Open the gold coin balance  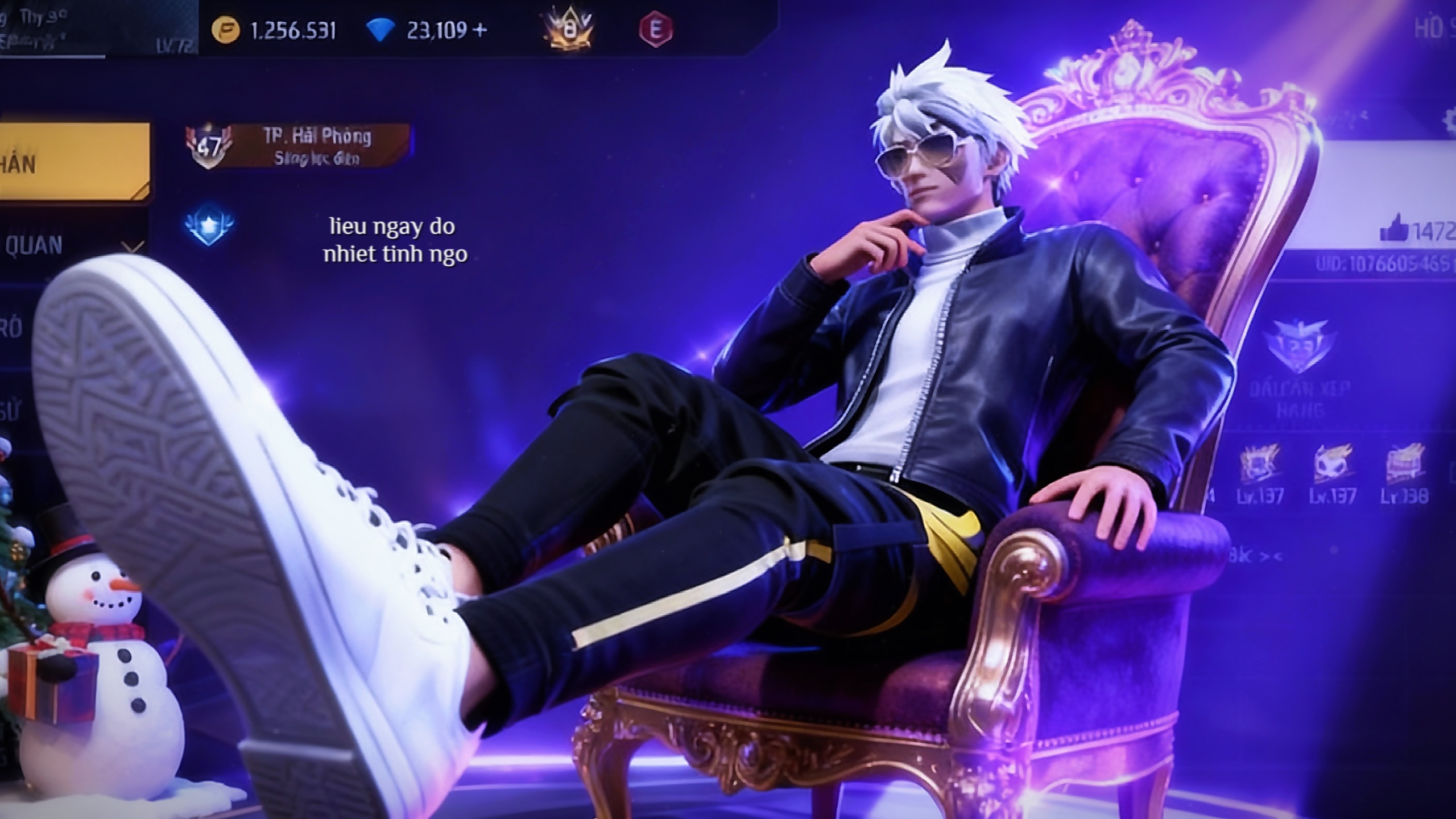(x=275, y=30)
